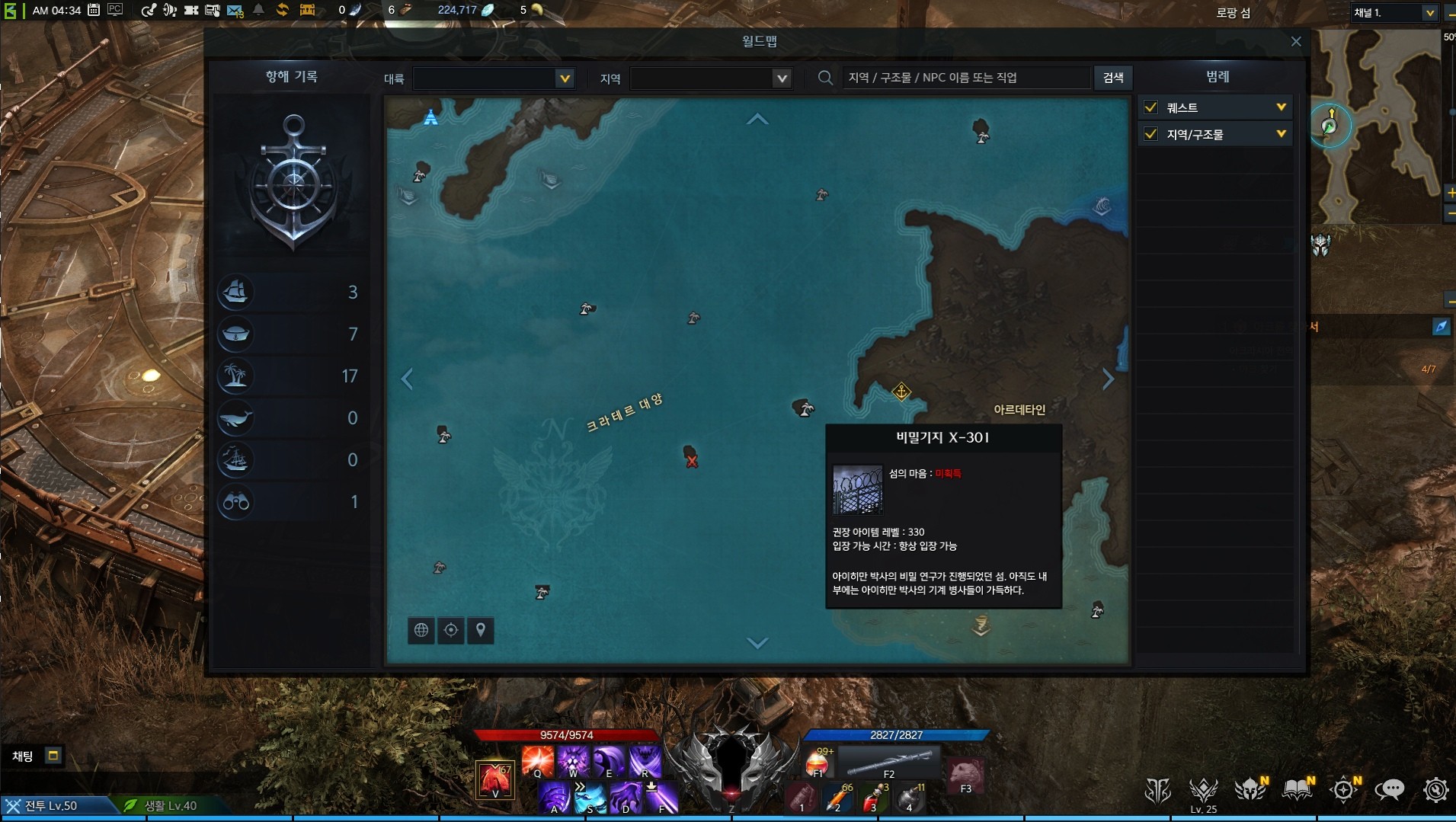This screenshot has width=1456, height=822.
Task: Open the 채팅 chat toggle button
Action: pos(53,756)
